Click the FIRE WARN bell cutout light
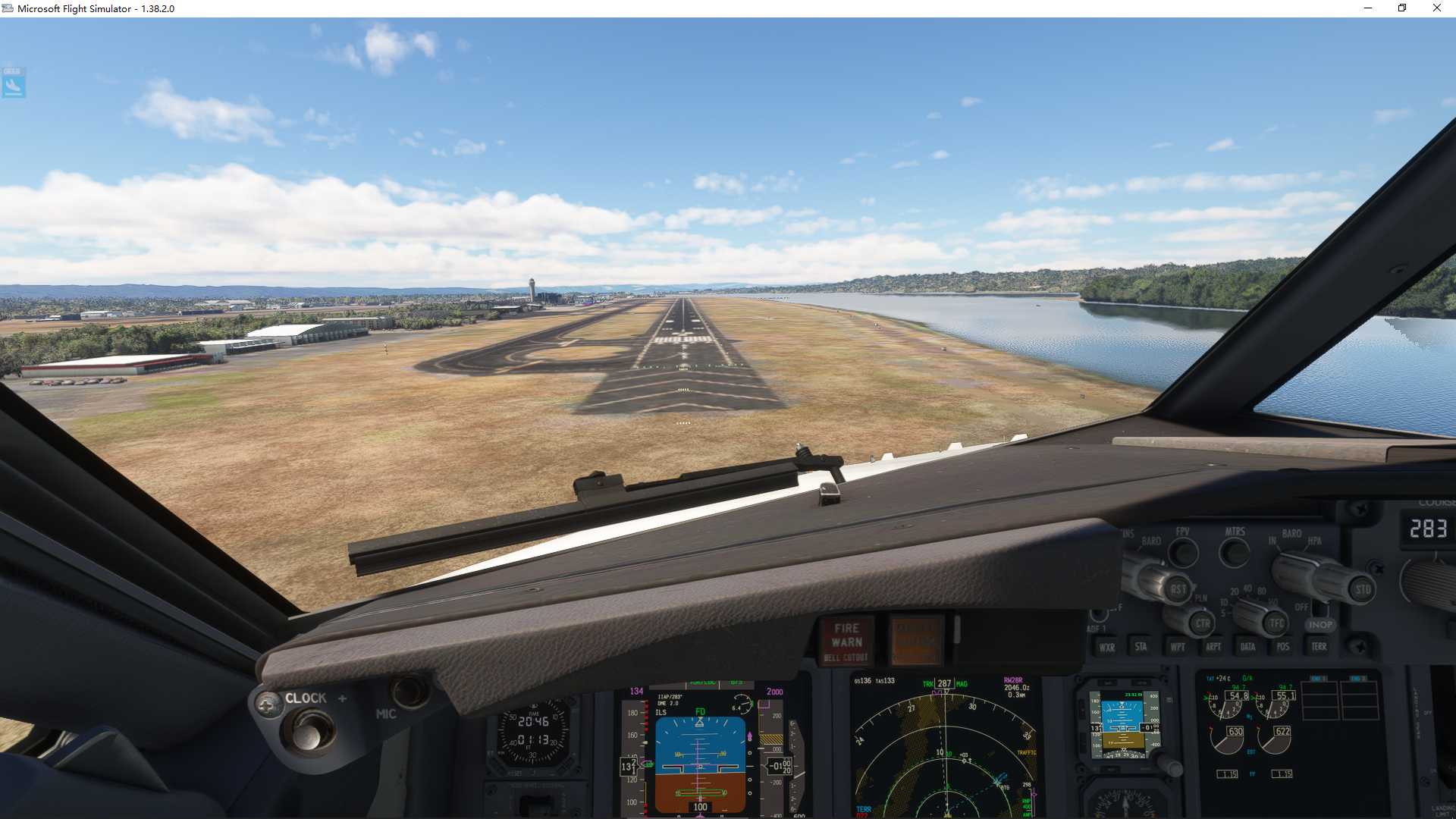This screenshot has width=1456, height=819. click(847, 641)
